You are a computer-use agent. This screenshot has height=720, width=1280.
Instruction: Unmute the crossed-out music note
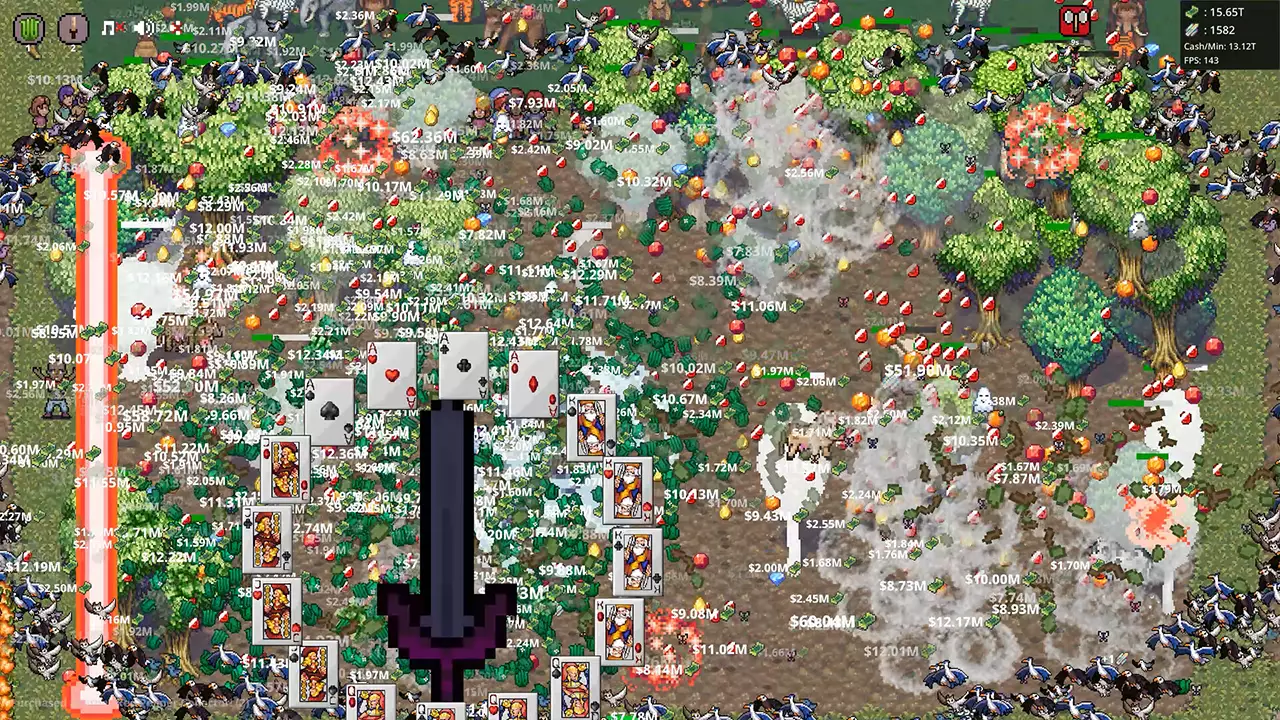109,28
